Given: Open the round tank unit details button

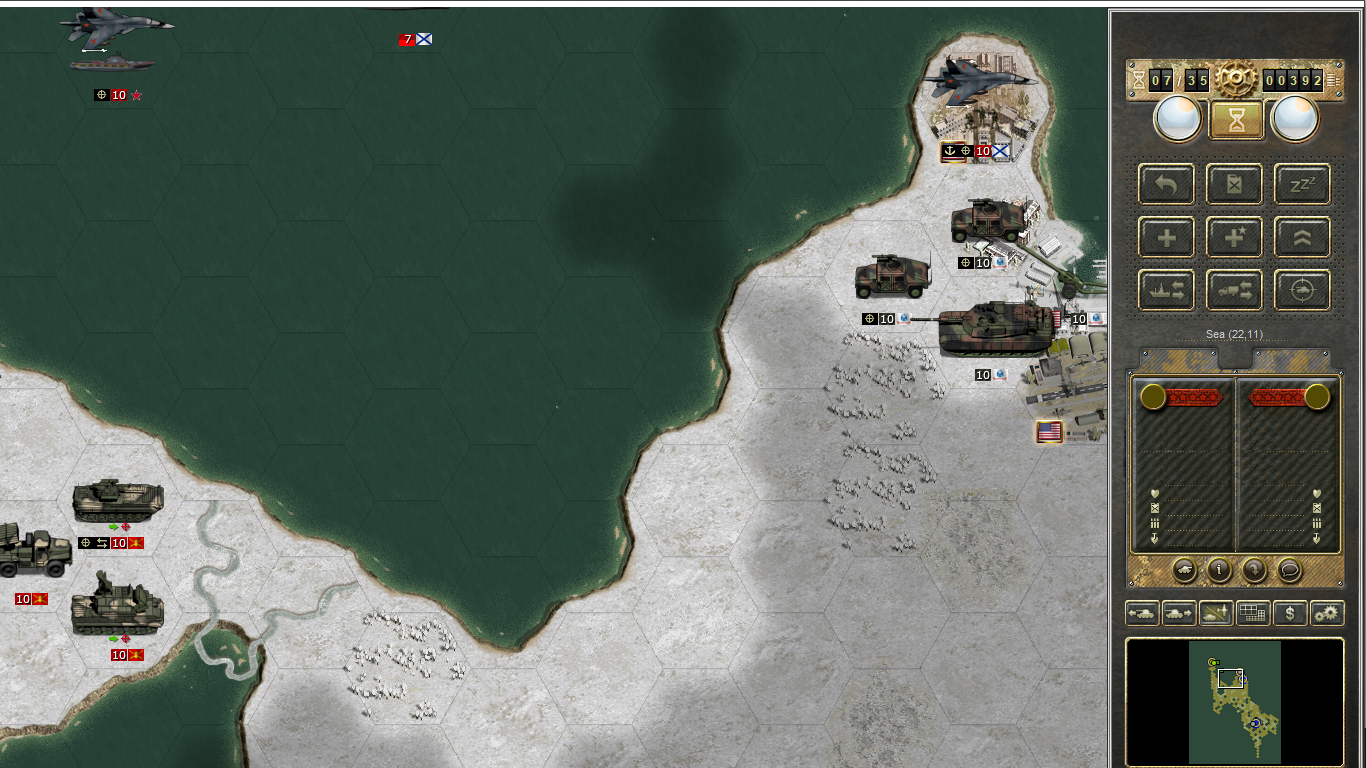Looking at the screenshot, I should point(1184,570).
